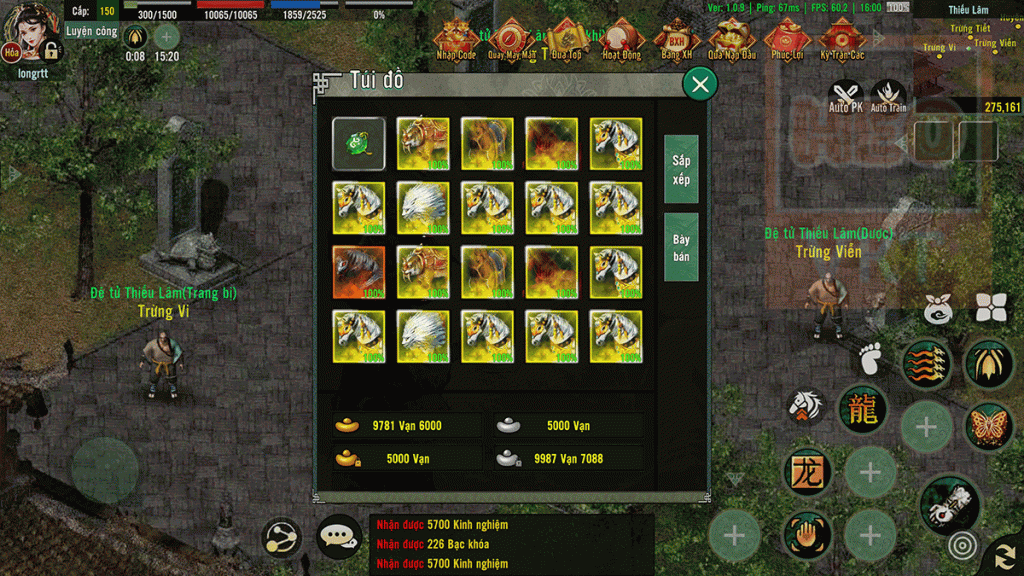Activate the butterfly skill

(x=988, y=425)
